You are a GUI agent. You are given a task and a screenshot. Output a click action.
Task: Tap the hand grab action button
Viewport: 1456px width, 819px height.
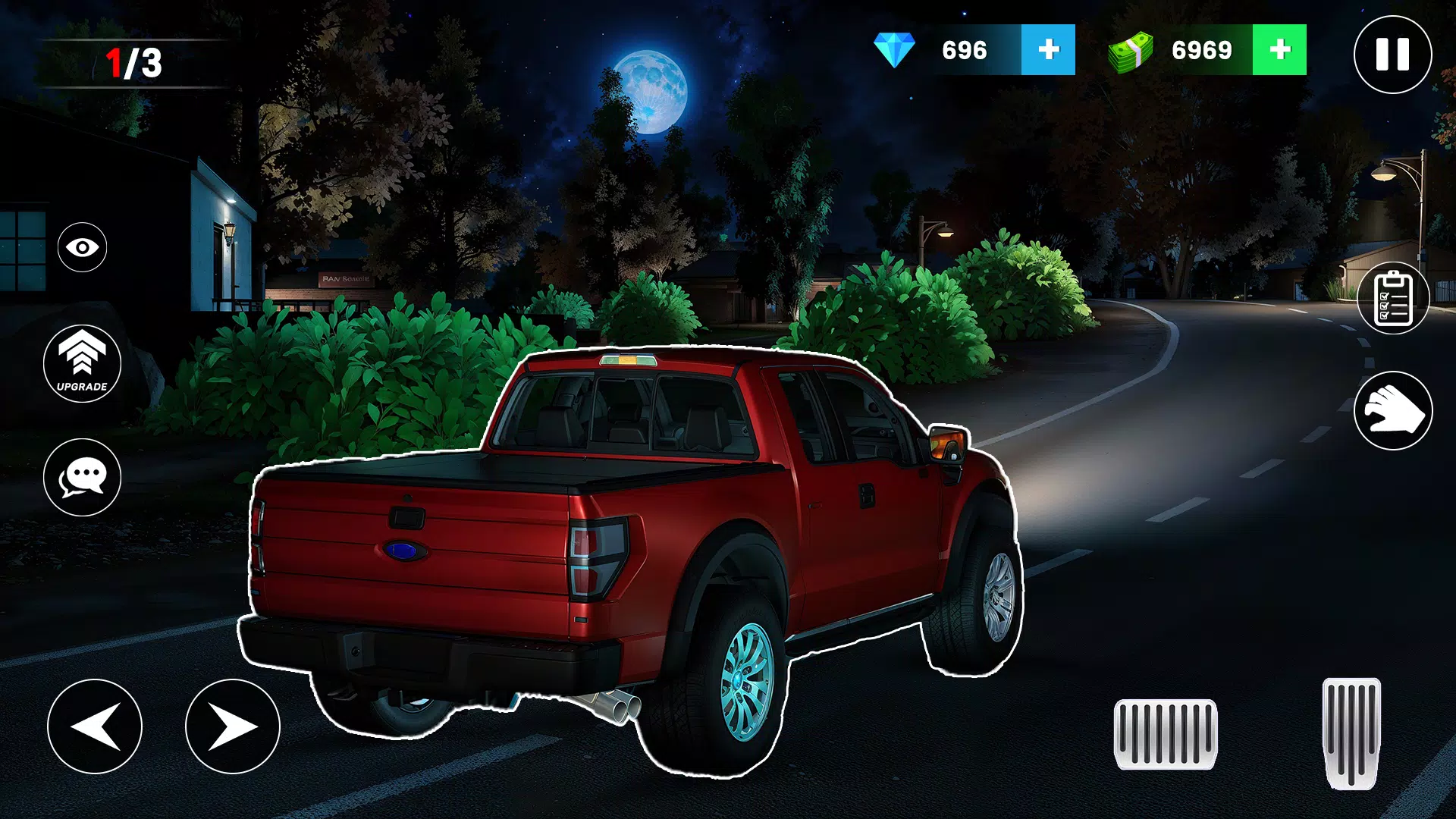[1393, 411]
